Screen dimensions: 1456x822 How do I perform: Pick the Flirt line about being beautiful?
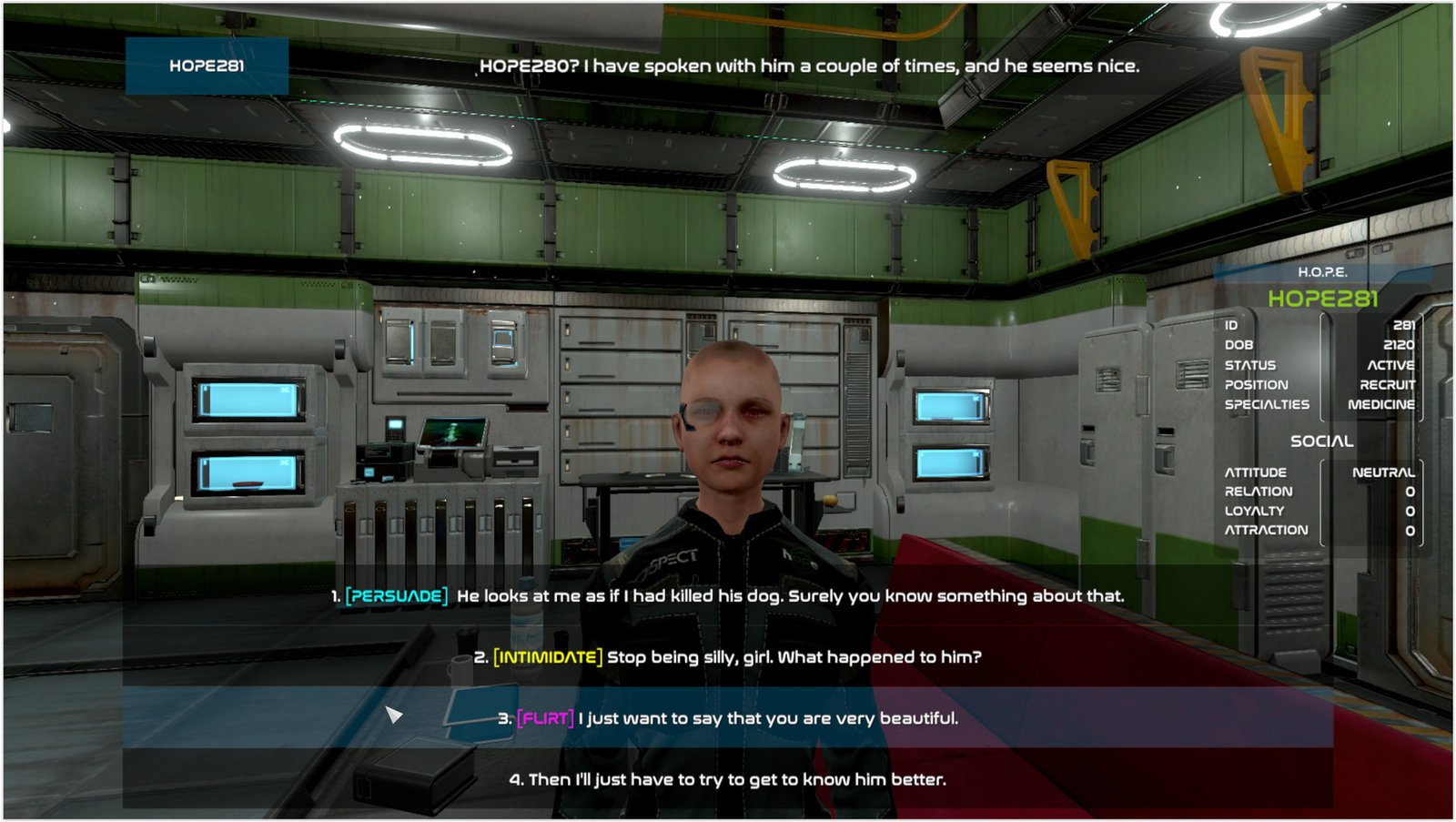click(x=728, y=718)
